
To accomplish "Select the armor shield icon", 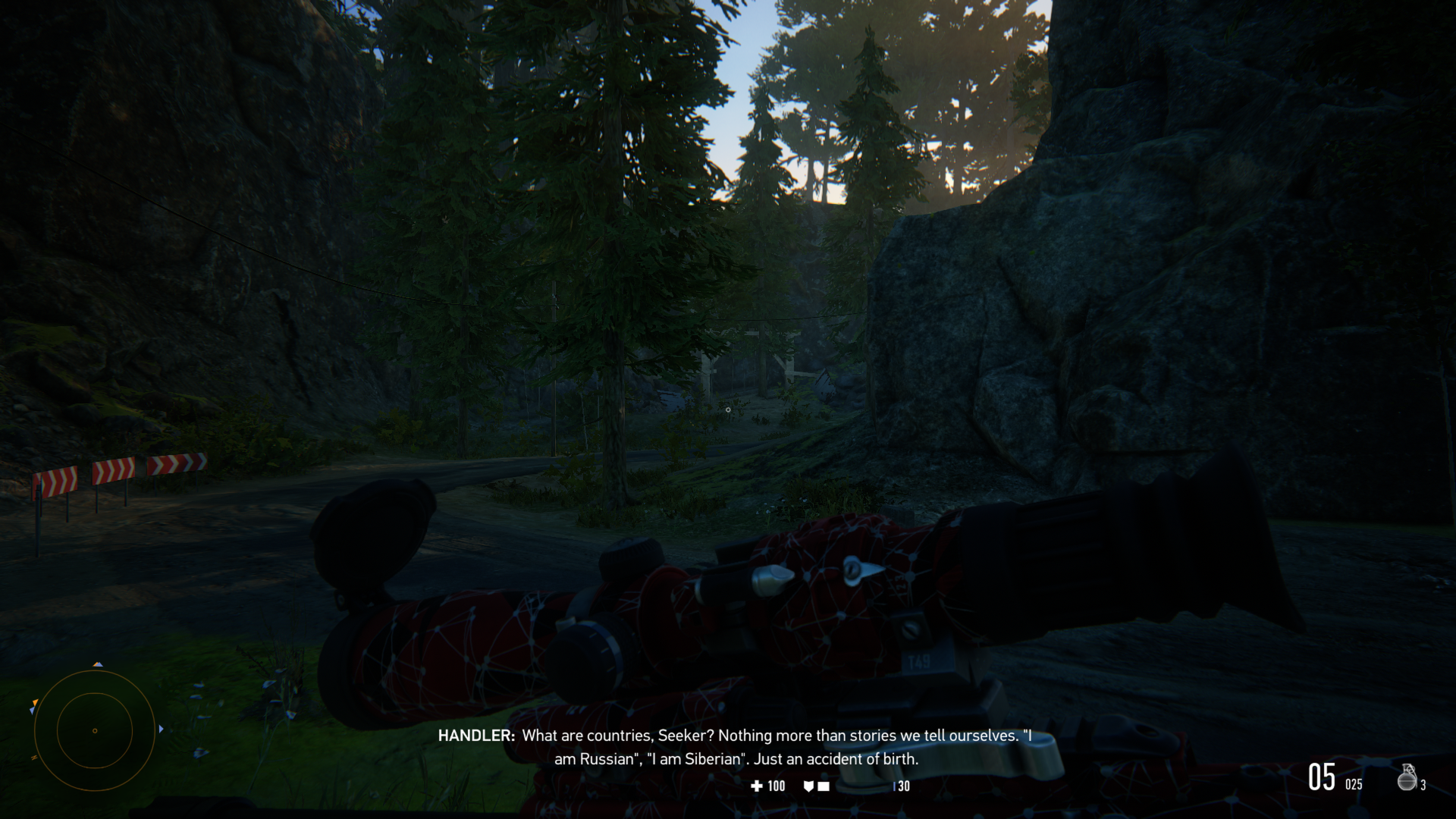I will (808, 786).
